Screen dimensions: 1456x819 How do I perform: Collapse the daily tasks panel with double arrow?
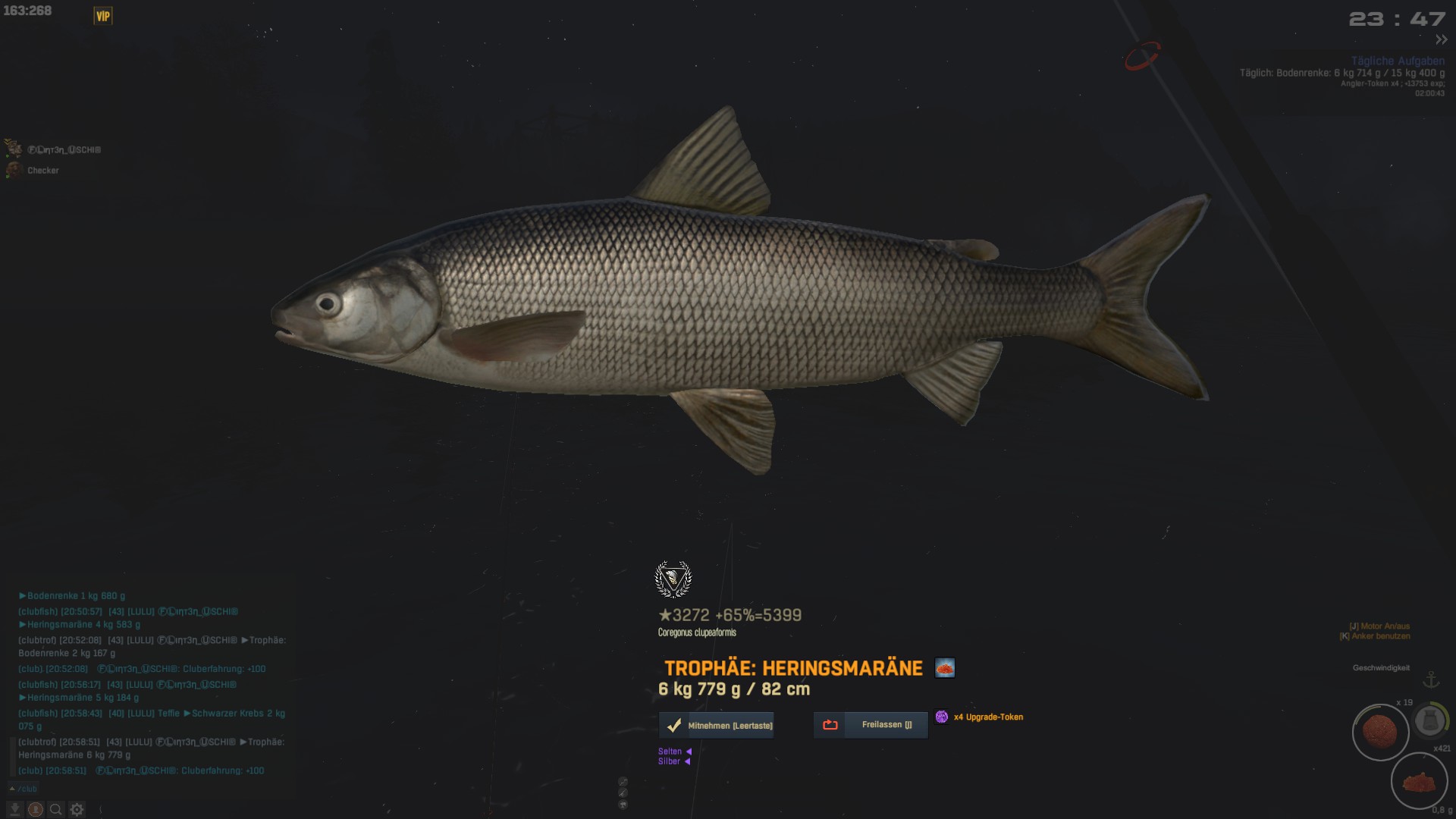click(x=1441, y=39)
